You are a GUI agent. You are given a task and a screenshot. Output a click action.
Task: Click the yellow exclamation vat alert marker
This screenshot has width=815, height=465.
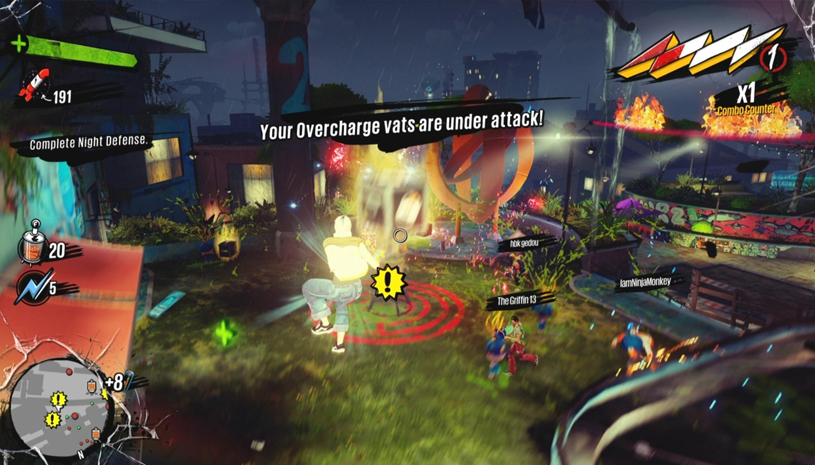click(x=386, y=282)
